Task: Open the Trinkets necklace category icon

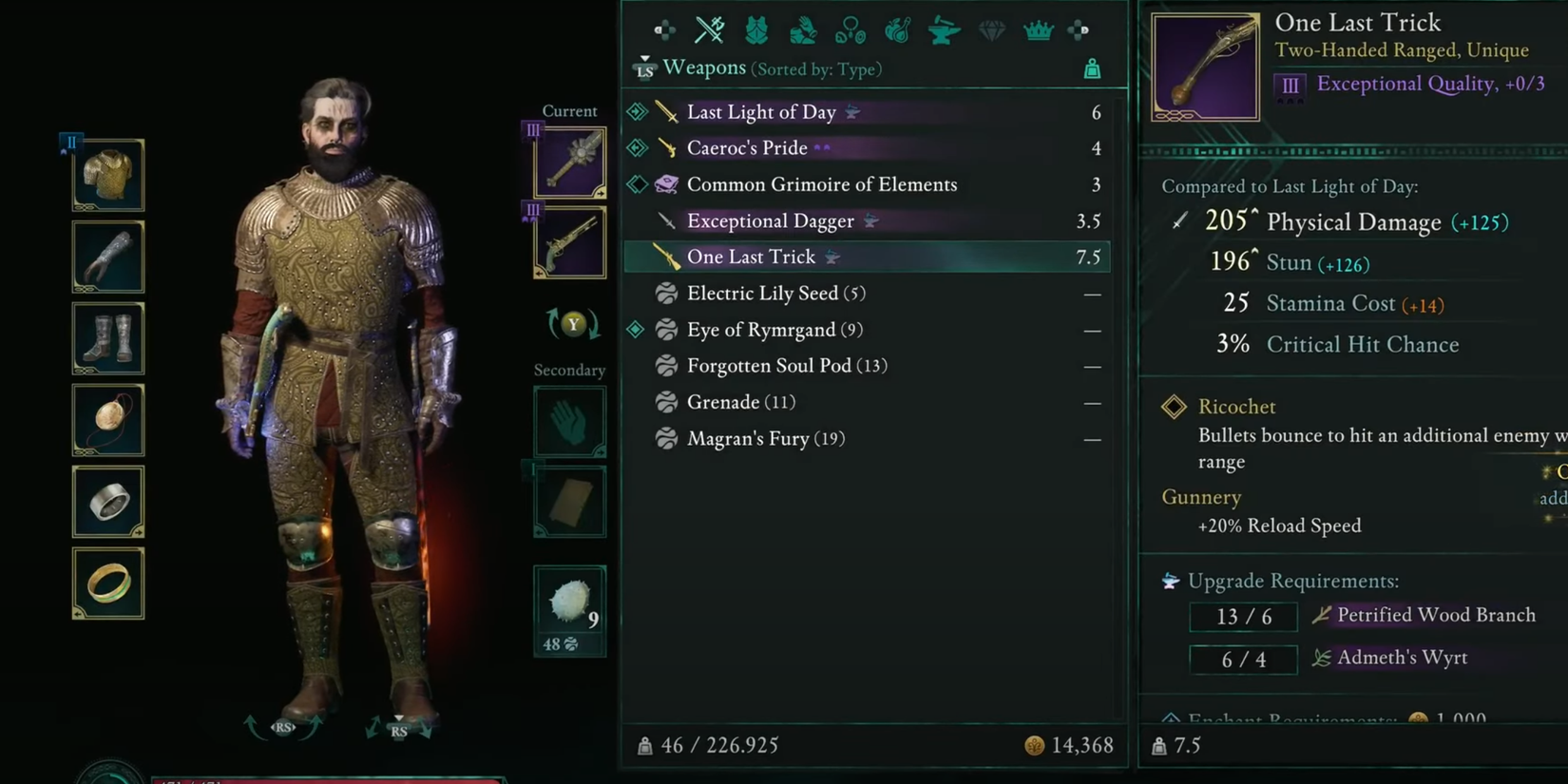Action: coord(850,29)
